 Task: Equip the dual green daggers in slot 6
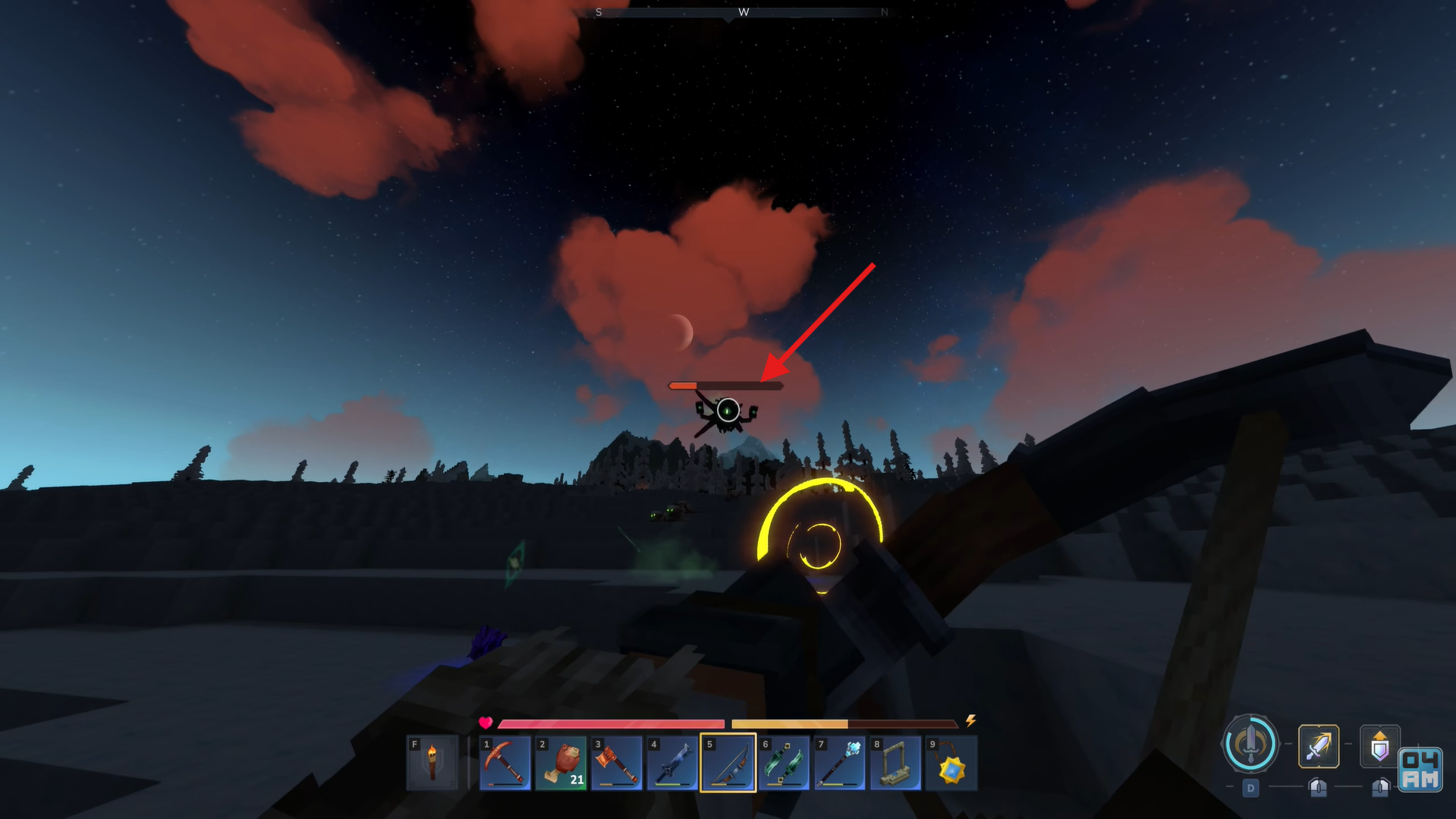coord(784,763)
